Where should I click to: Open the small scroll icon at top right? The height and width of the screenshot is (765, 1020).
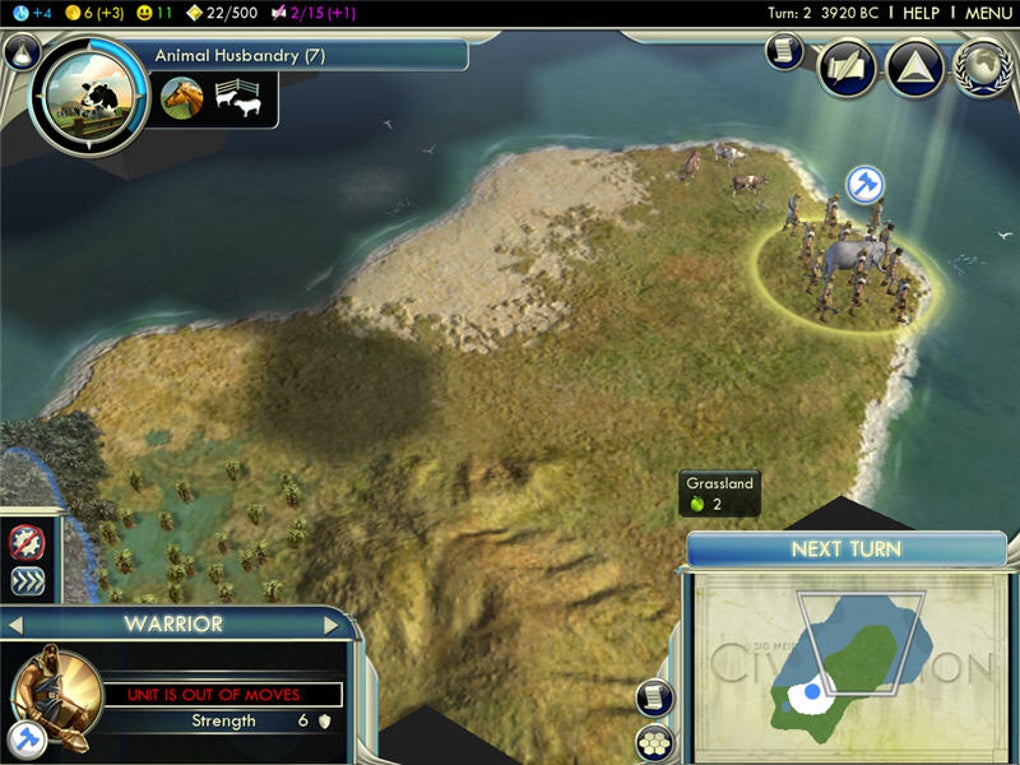click(784, 51)
